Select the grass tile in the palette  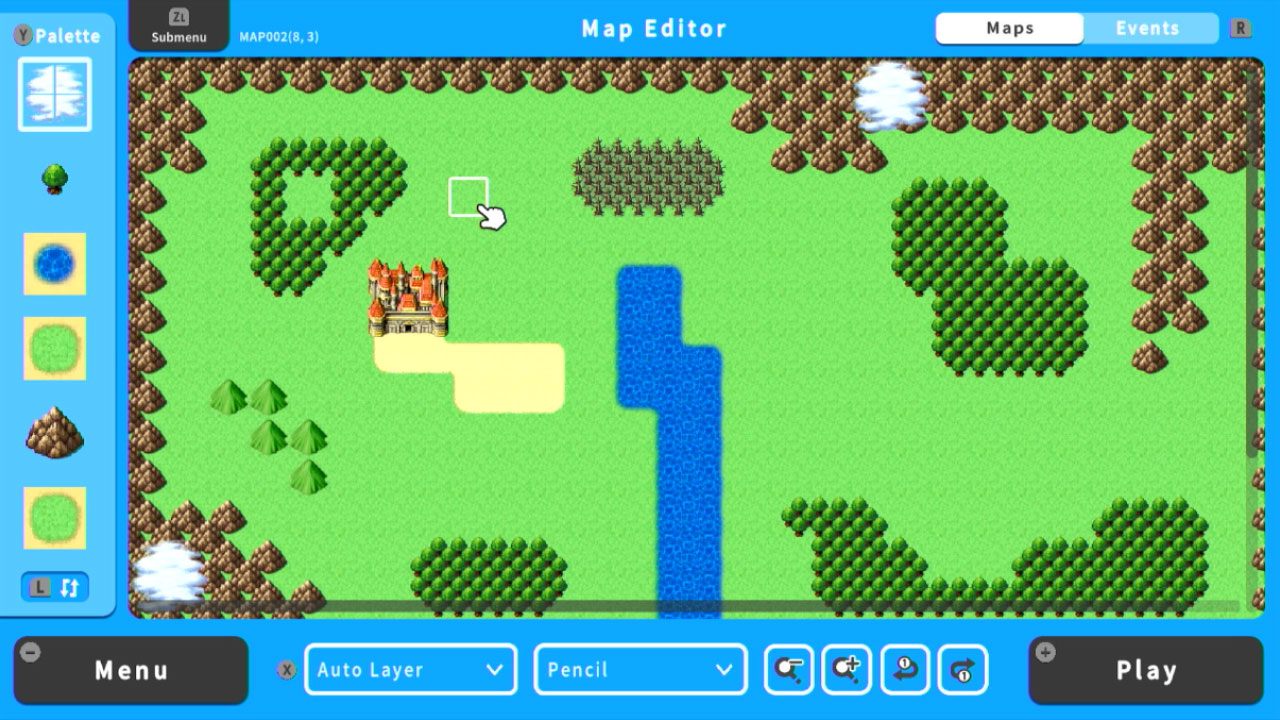point(55,348)
